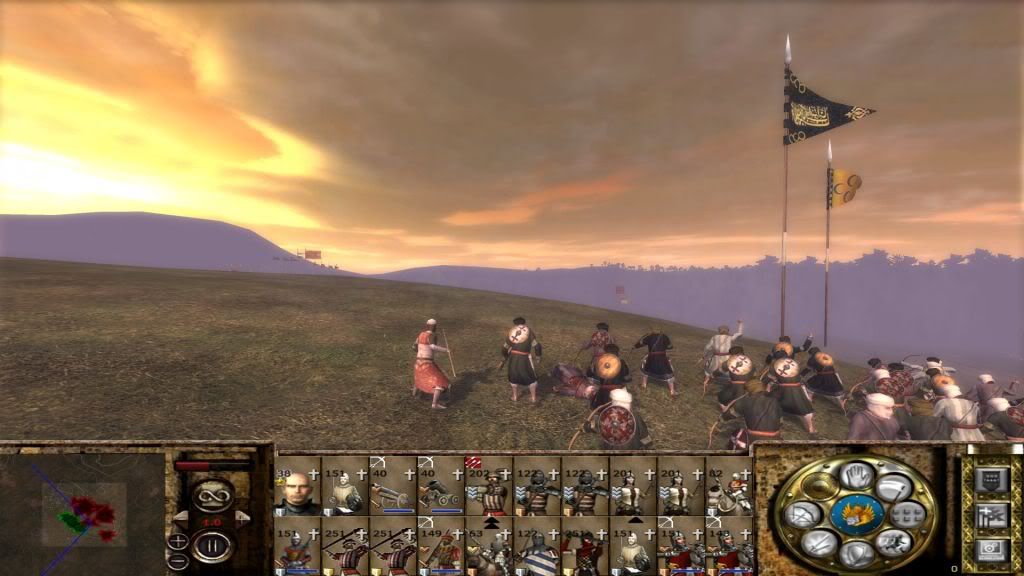Toggle the shield guard mode command
Image resolution: width=1024 pixels, height=576 pixels.
pos(857,555)
